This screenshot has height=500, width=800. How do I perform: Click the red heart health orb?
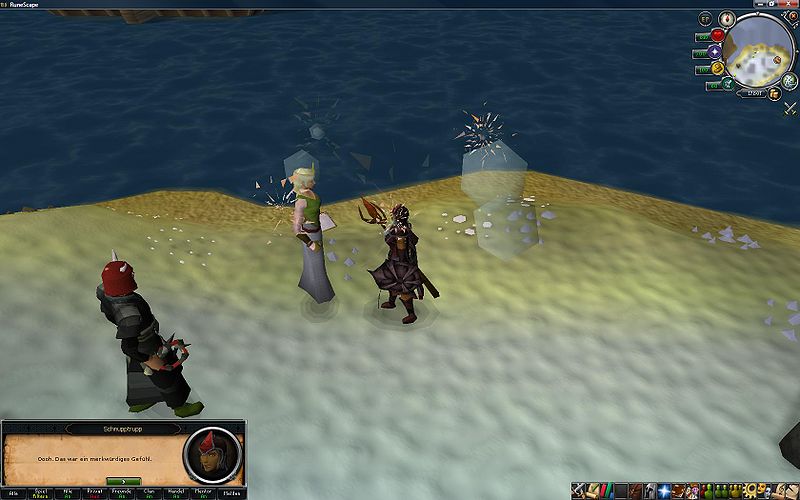[x=717, y=36]
